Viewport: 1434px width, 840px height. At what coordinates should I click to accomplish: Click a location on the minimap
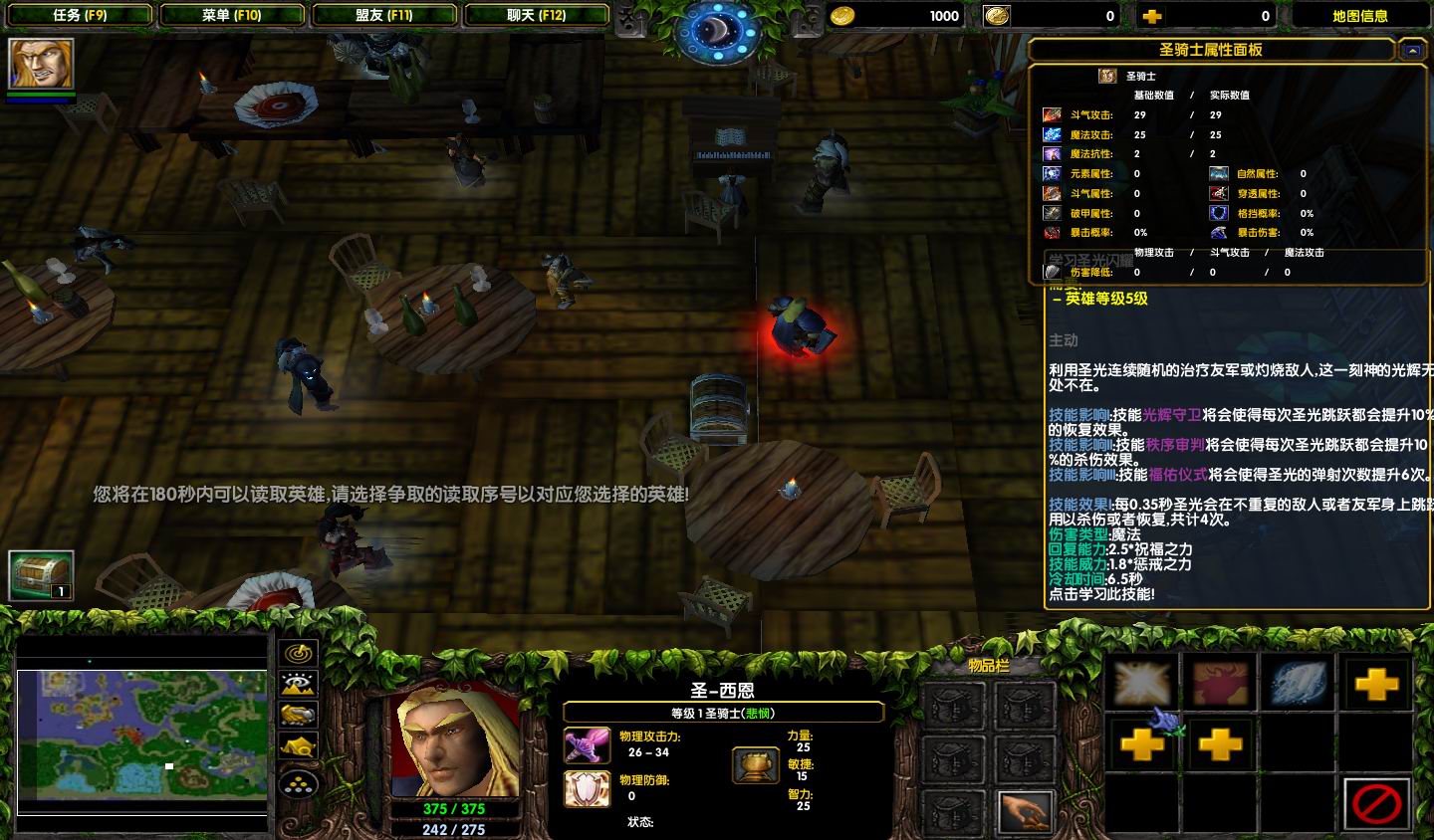coord(141,735)
